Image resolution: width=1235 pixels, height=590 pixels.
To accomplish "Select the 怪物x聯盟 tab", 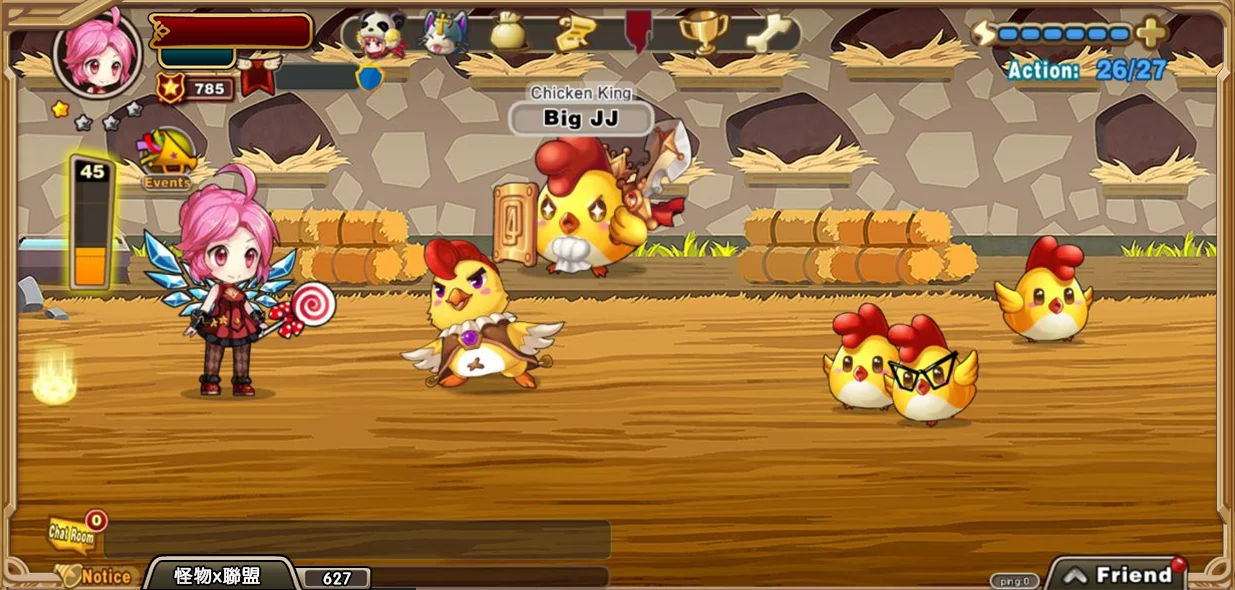I will pos(218,576).
